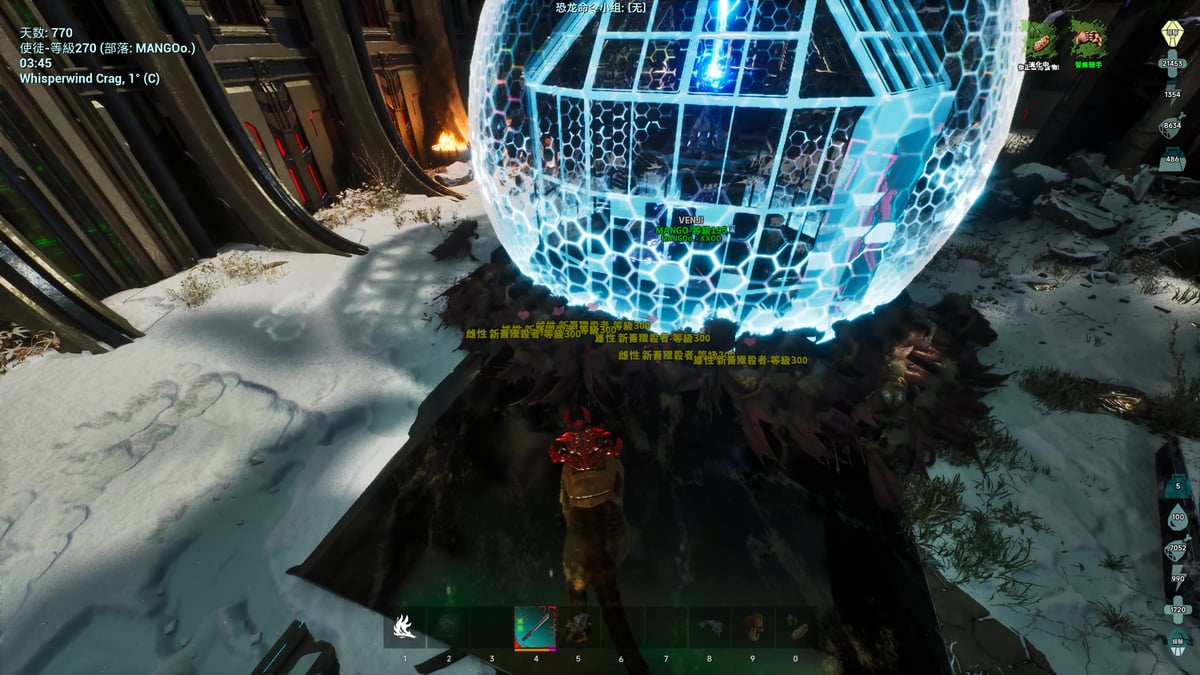This screenshot has width=1200, height=675.
Task: Click the digesting food status buff icon
Action: [x=1040, y=41]
